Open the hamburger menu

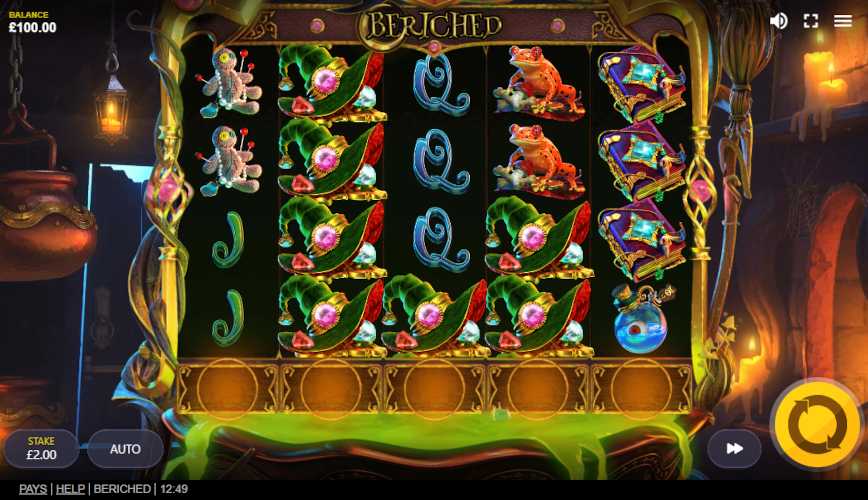tap(843, 21)
